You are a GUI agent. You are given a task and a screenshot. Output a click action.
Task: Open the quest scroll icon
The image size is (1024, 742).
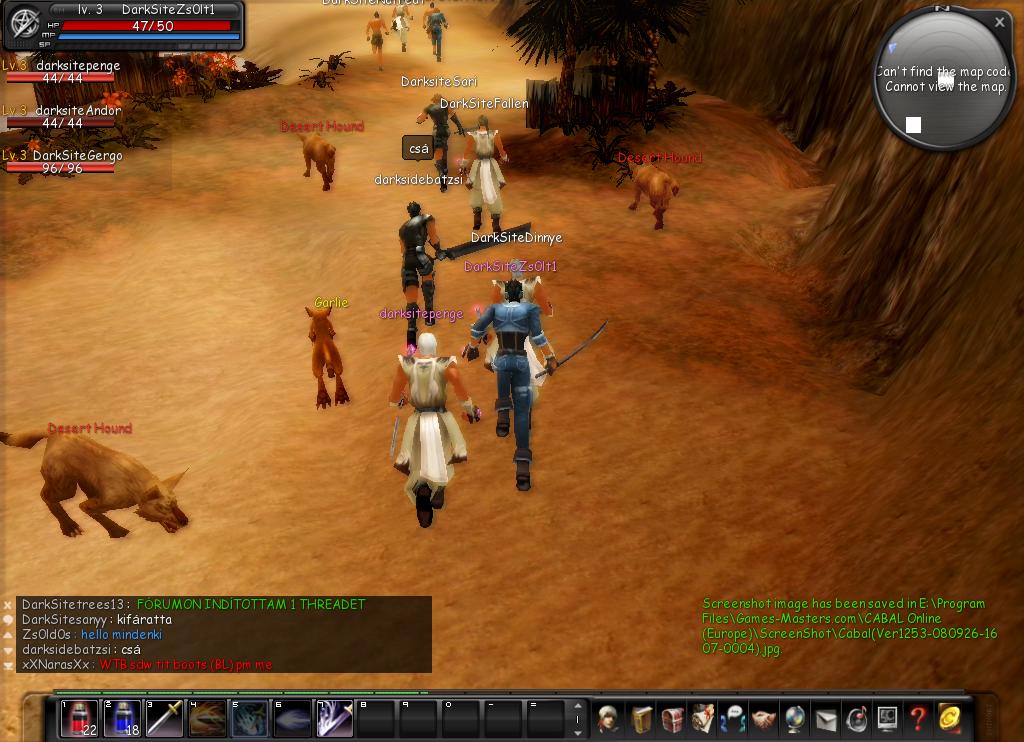click(x=703, y=718)
